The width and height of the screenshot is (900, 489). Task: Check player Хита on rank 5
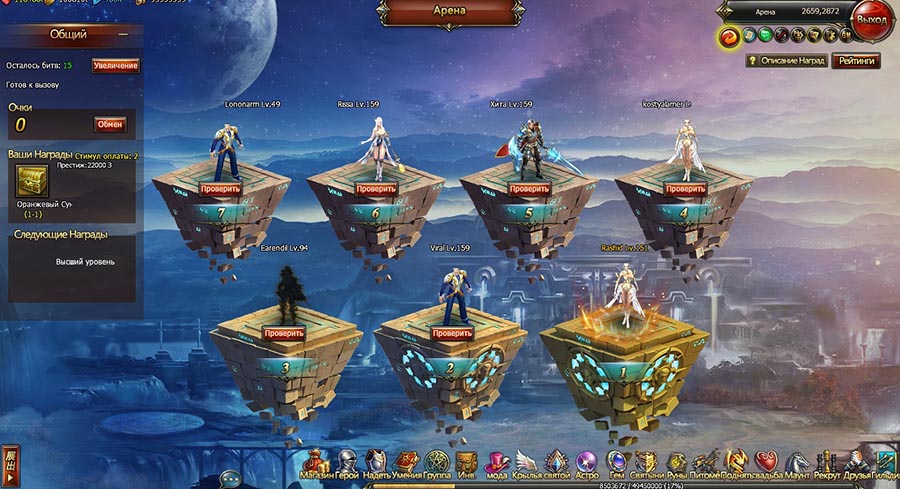coord(529,187)
